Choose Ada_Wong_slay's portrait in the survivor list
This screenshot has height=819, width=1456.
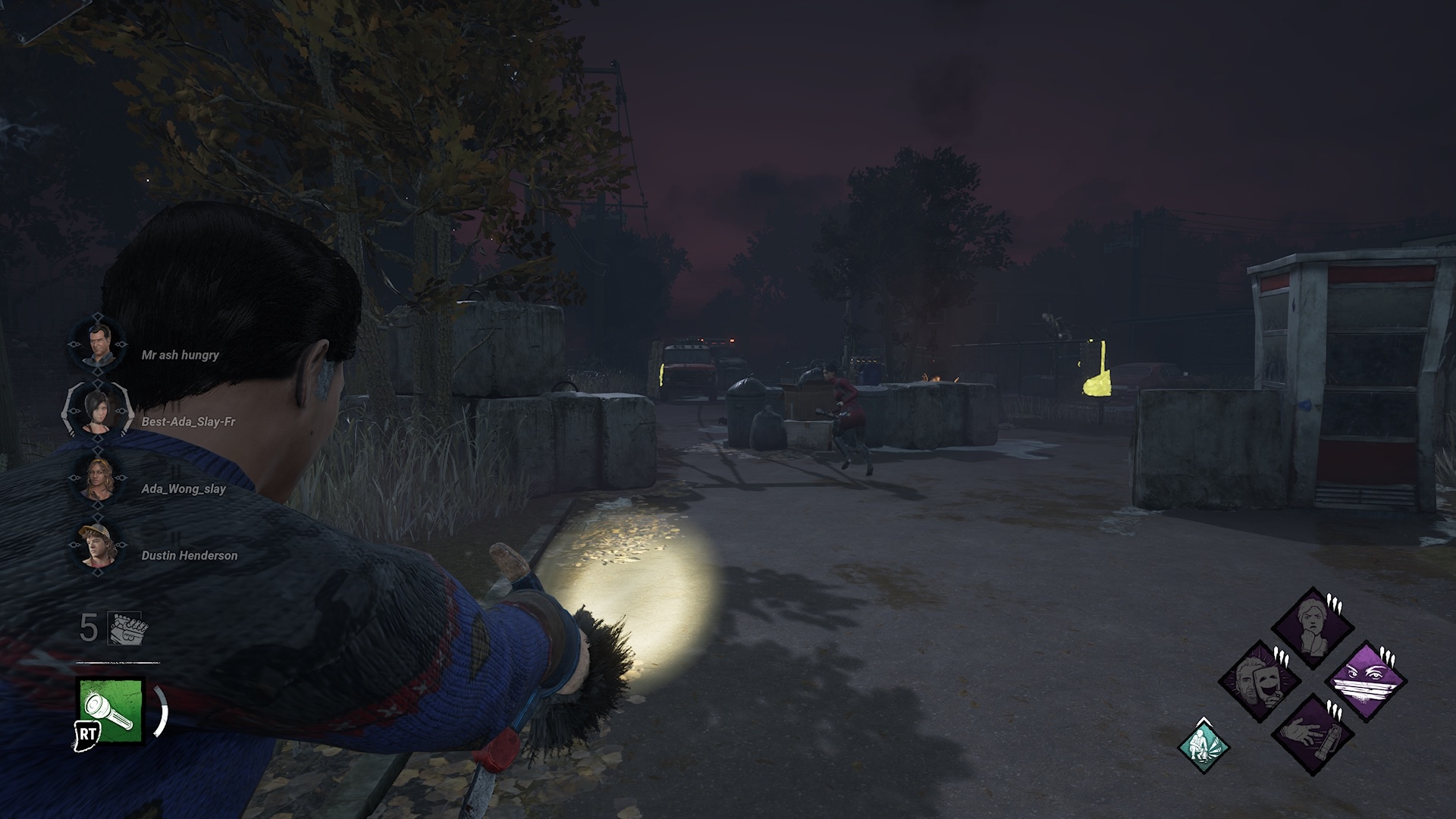(98, 479)
